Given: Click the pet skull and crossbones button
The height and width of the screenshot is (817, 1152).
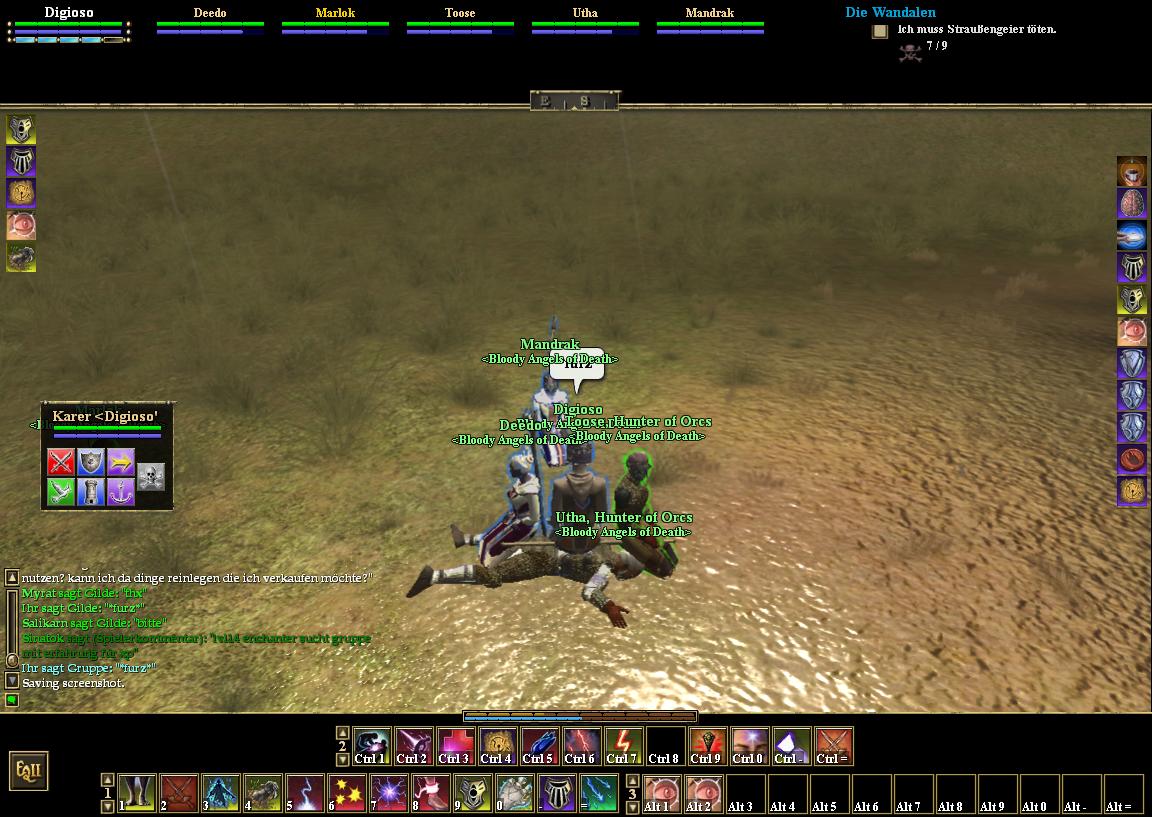Looking at the screenshot, I should tap(150, 477).
